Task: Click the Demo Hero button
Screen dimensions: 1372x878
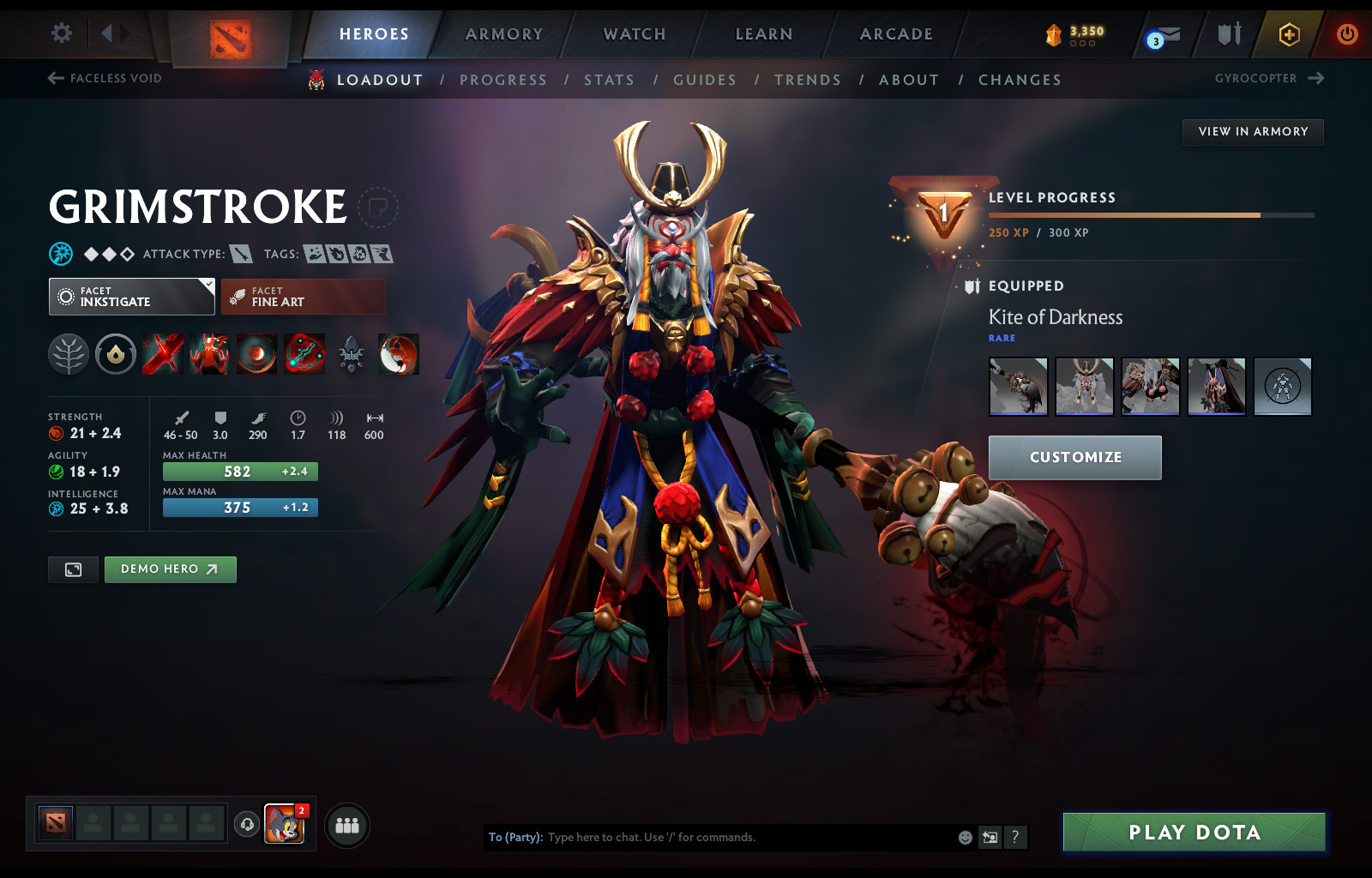Action: tap(170, 568)
